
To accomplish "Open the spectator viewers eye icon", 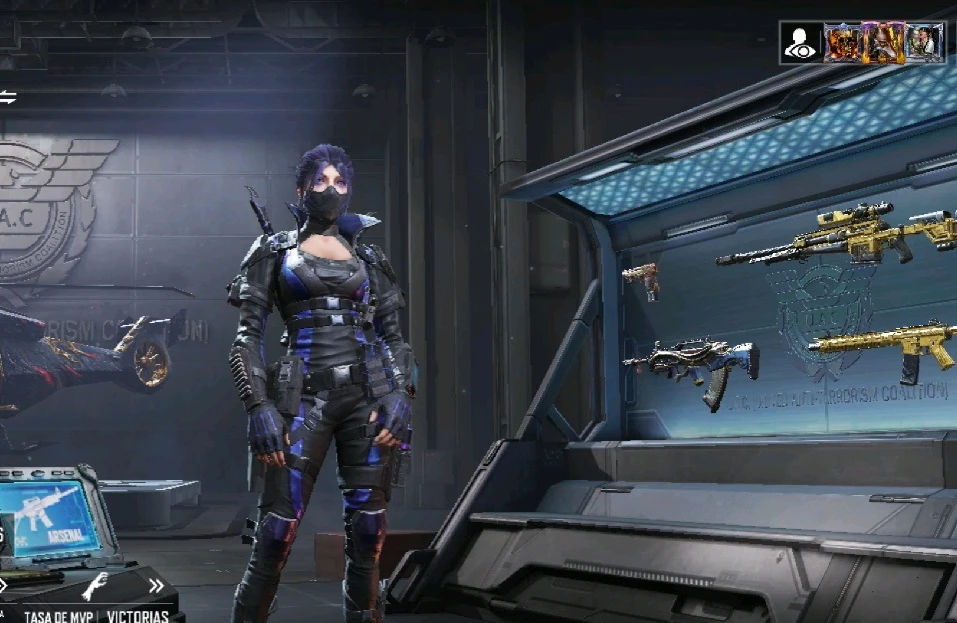I will [802, 43].
